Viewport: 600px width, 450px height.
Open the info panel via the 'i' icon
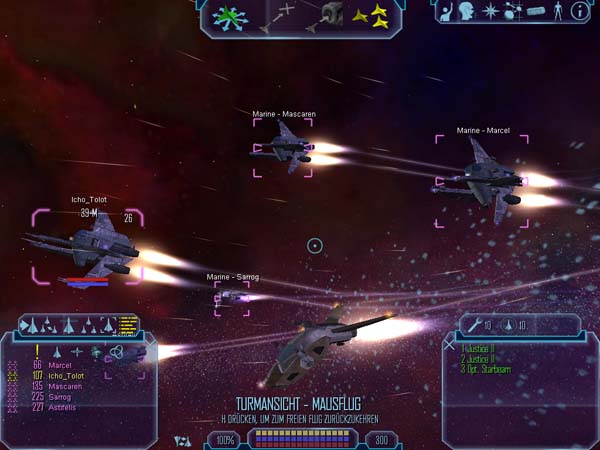[x=580, y=12]
